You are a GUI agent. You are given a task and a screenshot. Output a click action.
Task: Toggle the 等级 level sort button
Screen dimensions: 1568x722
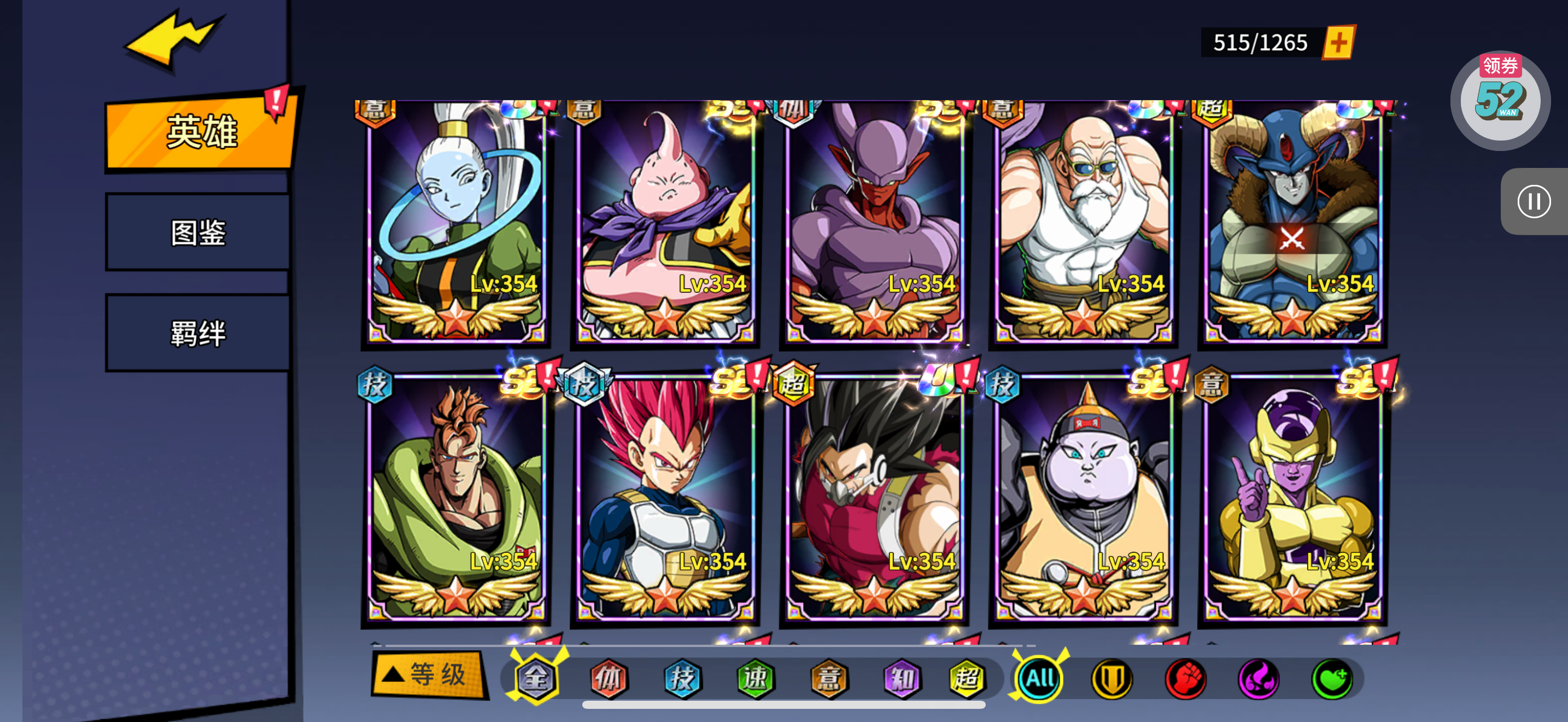[x=429, y=674]
